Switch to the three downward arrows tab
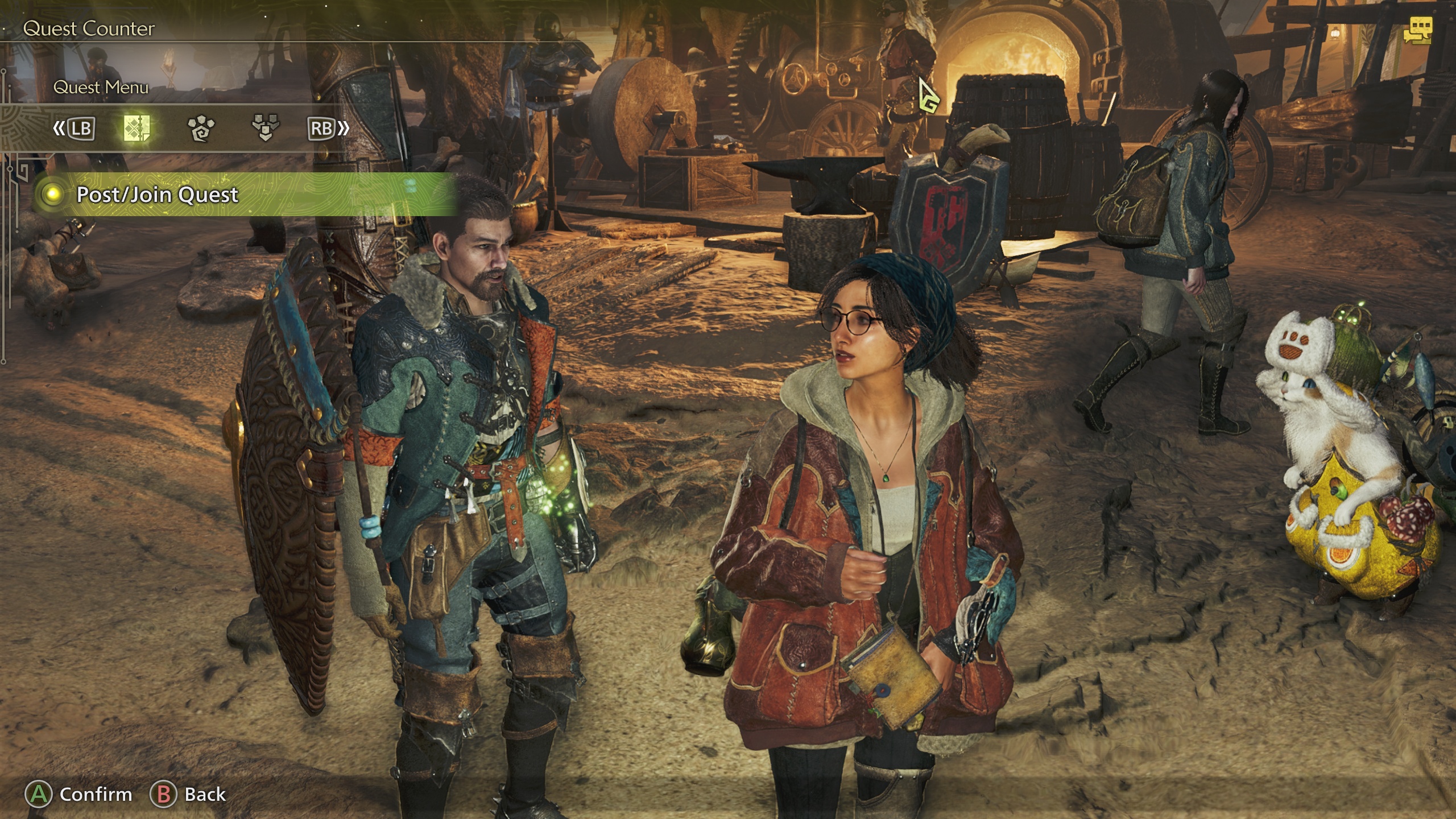The image size is (1456, 819). click(265, 129)
